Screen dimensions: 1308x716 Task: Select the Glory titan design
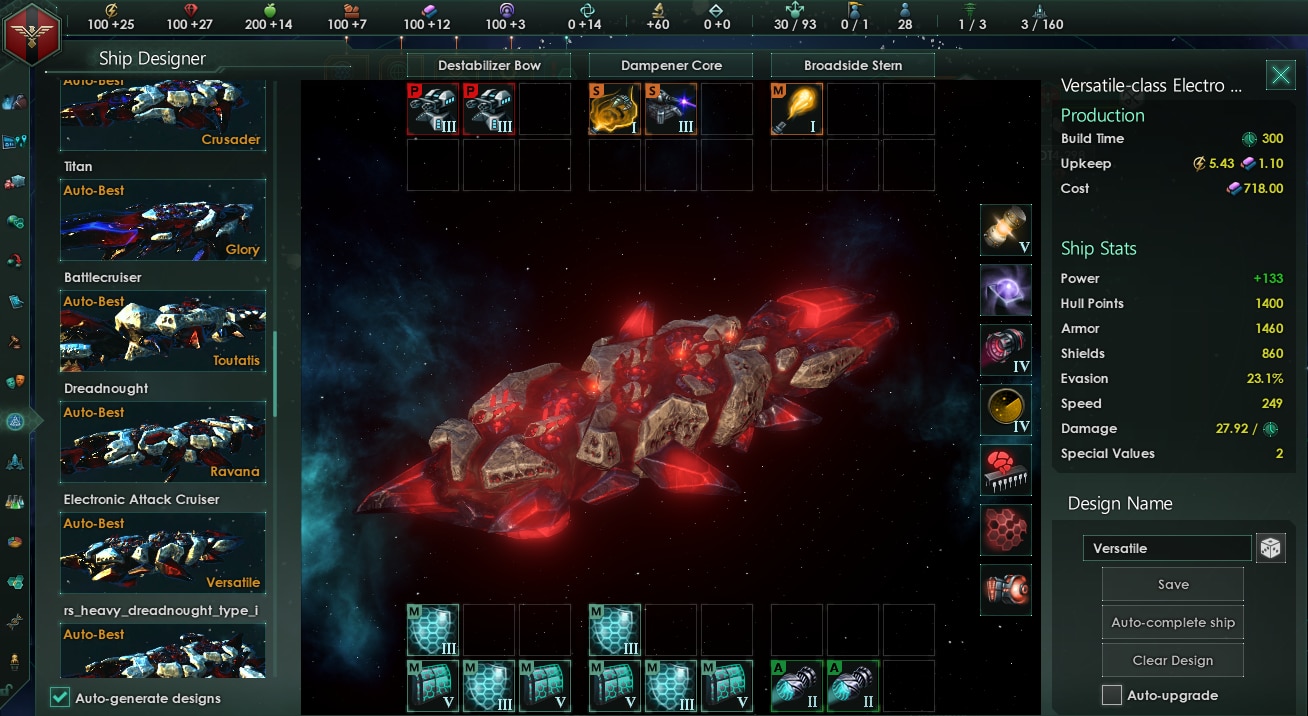coord(163,220)
